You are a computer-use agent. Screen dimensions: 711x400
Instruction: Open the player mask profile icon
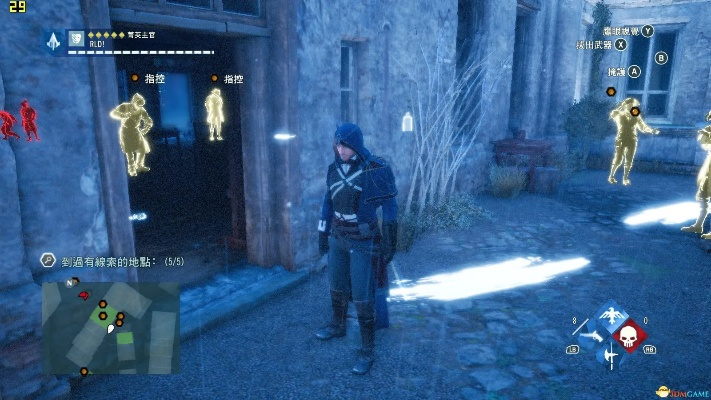coord(76,38)
